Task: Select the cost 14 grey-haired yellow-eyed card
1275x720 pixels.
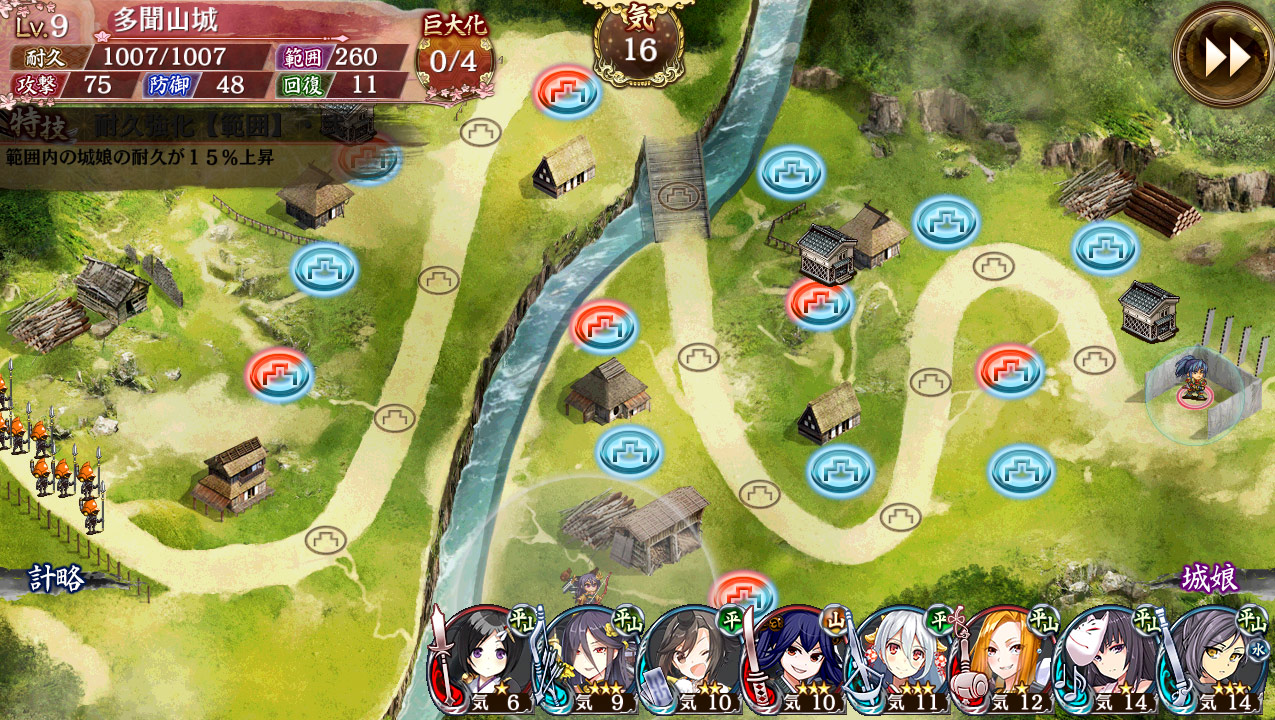Action: pos(1211,660)
